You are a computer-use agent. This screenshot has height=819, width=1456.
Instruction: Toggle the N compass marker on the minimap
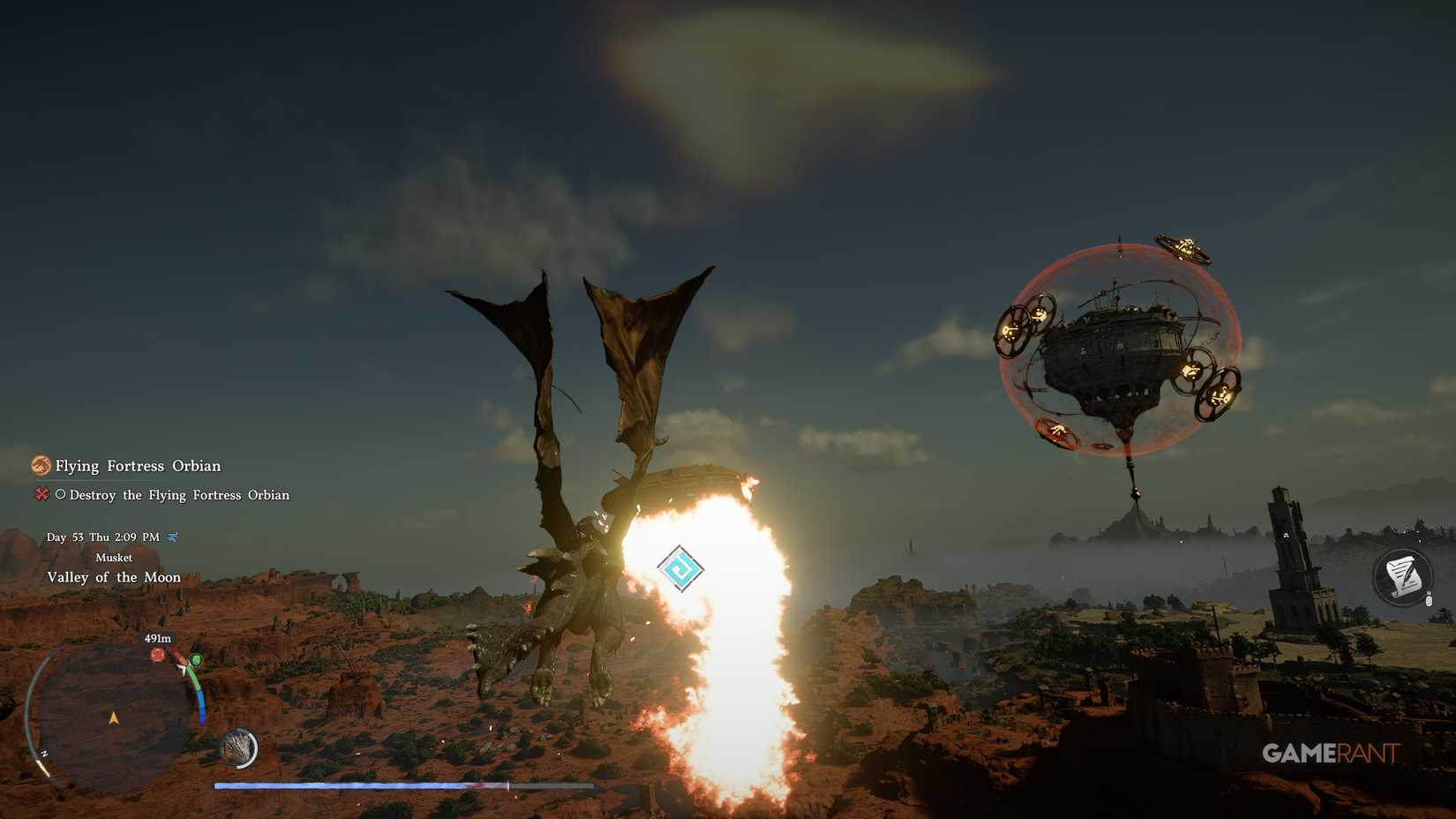coord(44,752)
